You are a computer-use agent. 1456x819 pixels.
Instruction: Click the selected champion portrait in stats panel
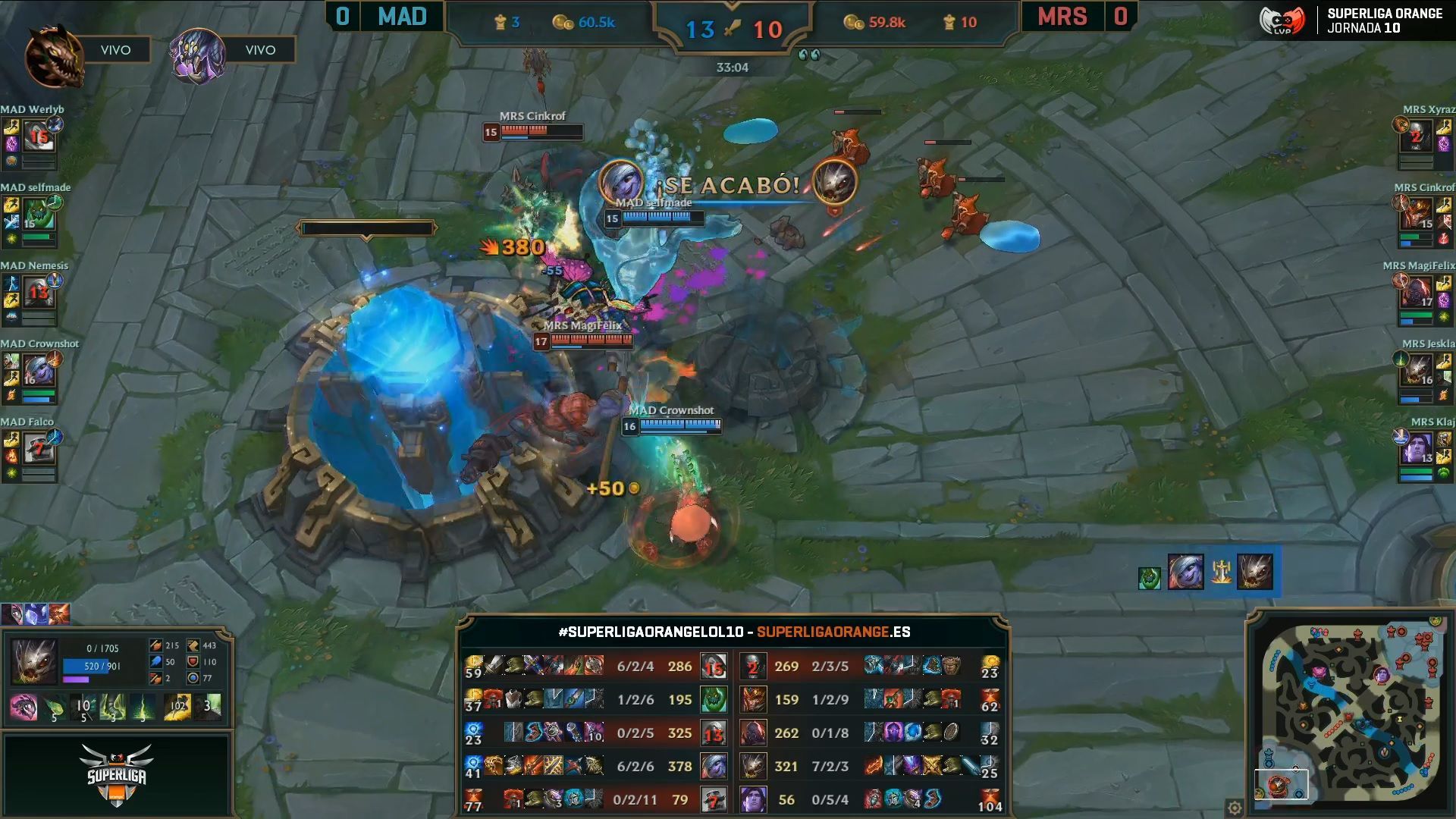pos(35,661)
